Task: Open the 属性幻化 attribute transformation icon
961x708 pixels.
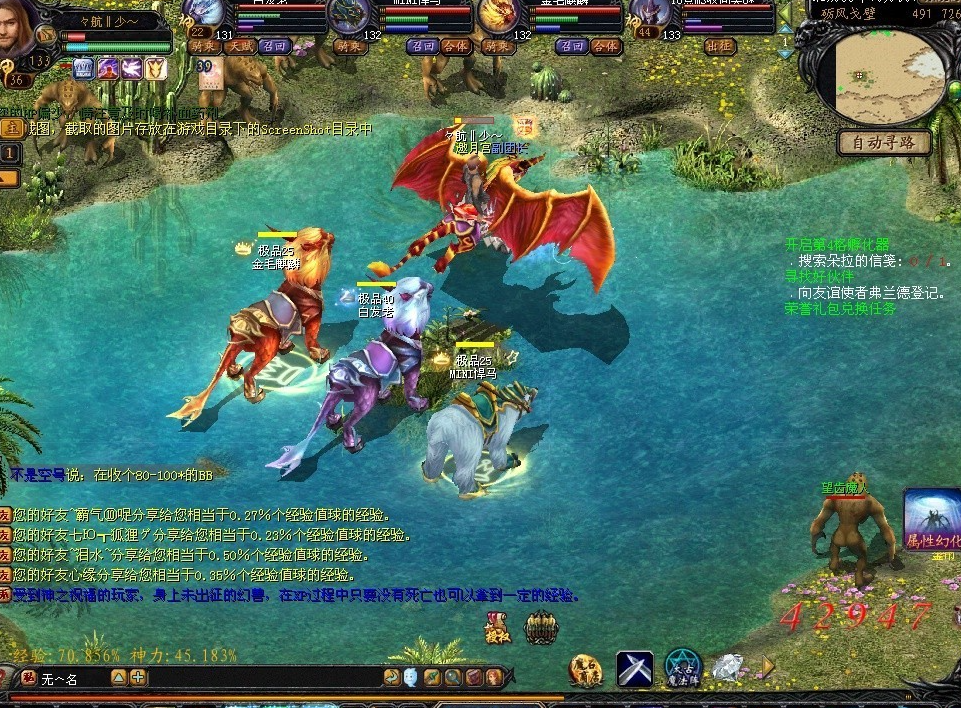Action: tap(933, 519)
